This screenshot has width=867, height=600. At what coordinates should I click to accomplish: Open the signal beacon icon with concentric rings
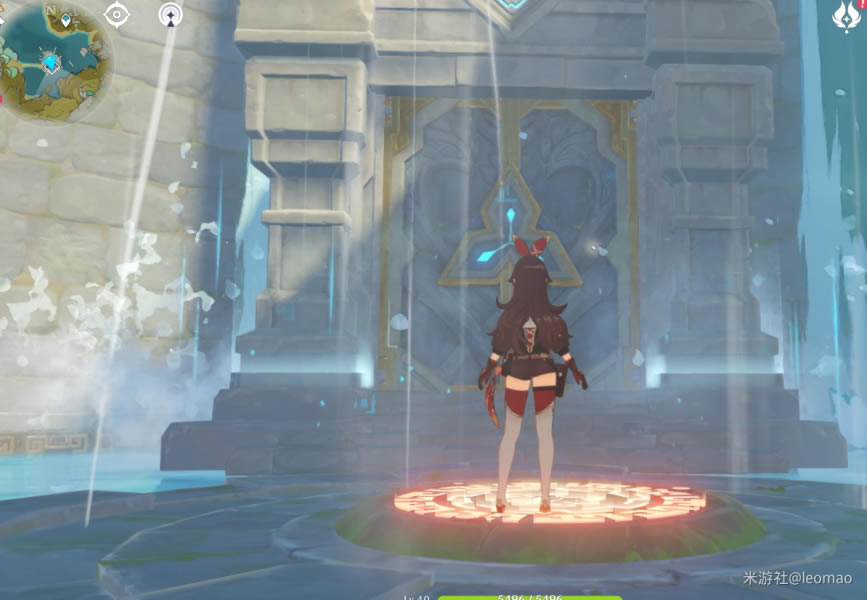[171, 15]
